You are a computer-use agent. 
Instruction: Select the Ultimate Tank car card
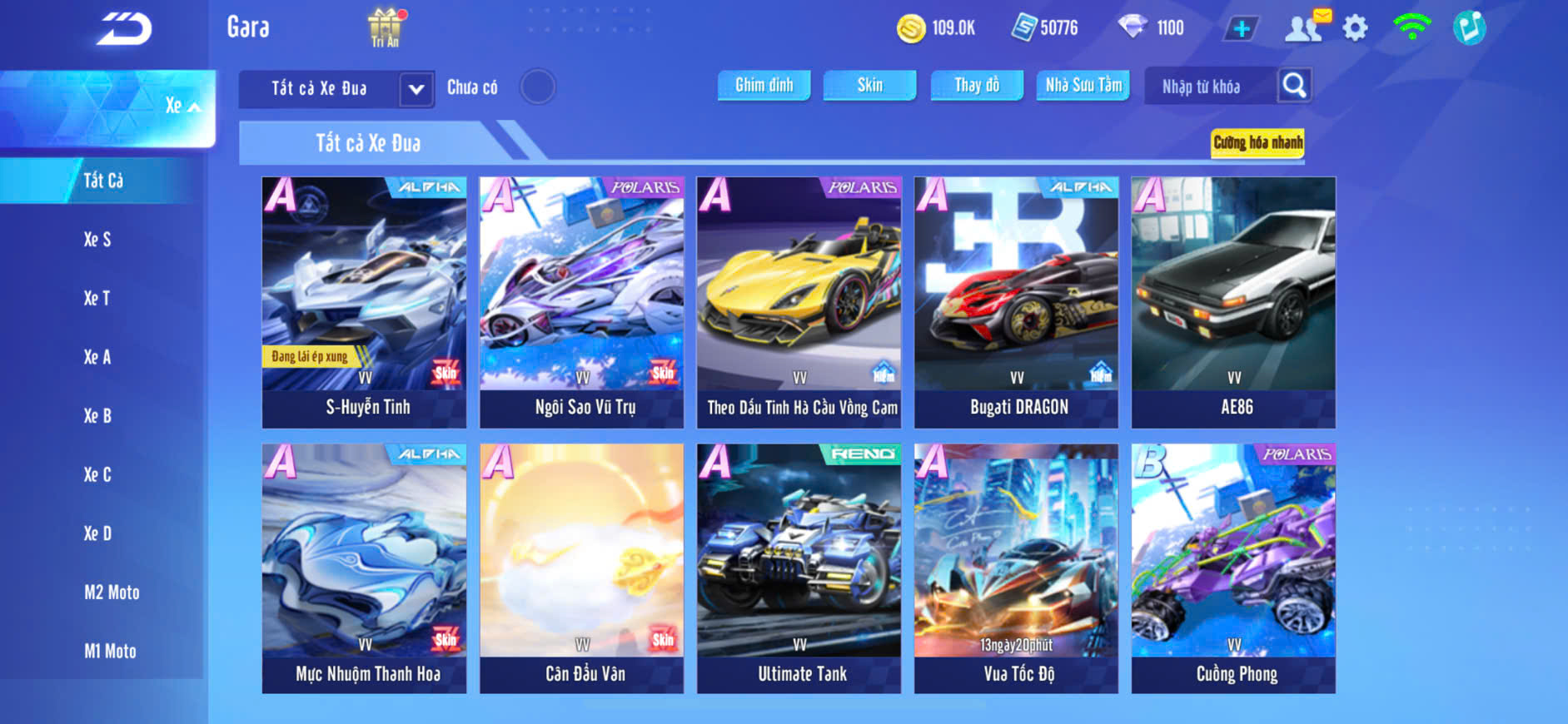pyautogui.click(x=799, y=568)
